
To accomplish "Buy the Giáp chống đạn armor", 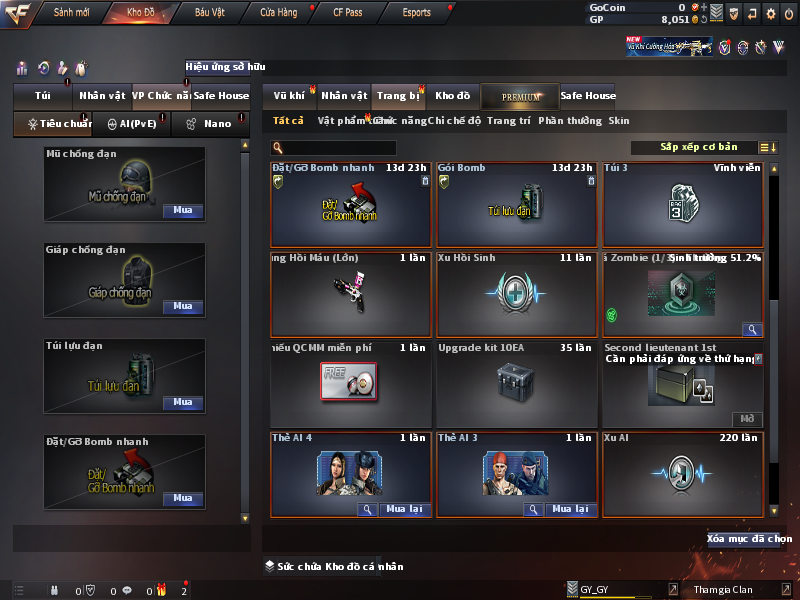I will coord(183,307).
